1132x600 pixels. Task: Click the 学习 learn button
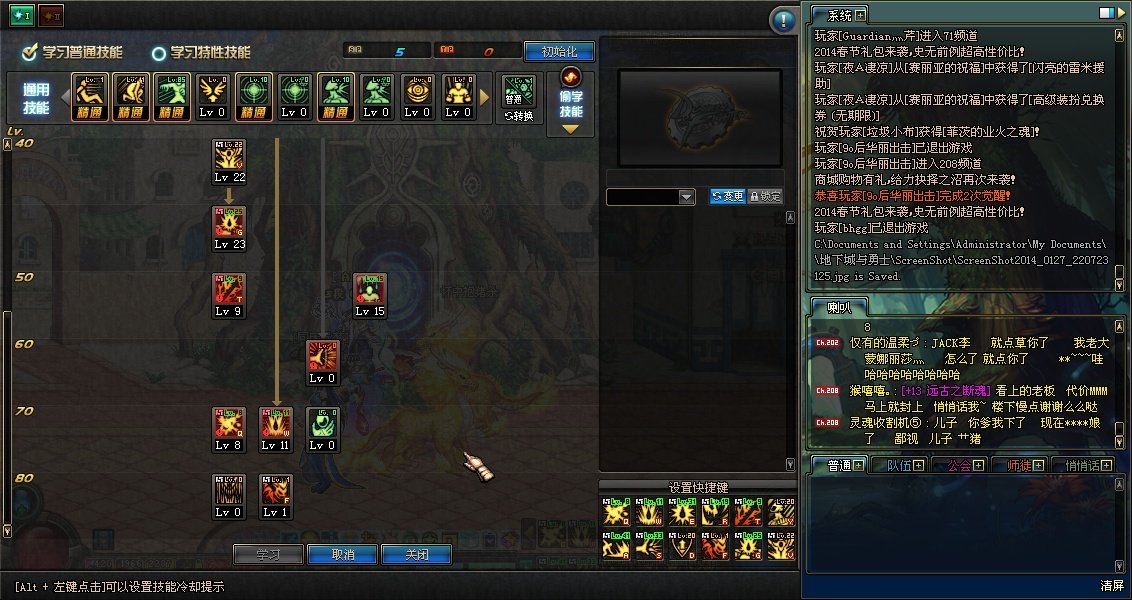click(267, 555)
